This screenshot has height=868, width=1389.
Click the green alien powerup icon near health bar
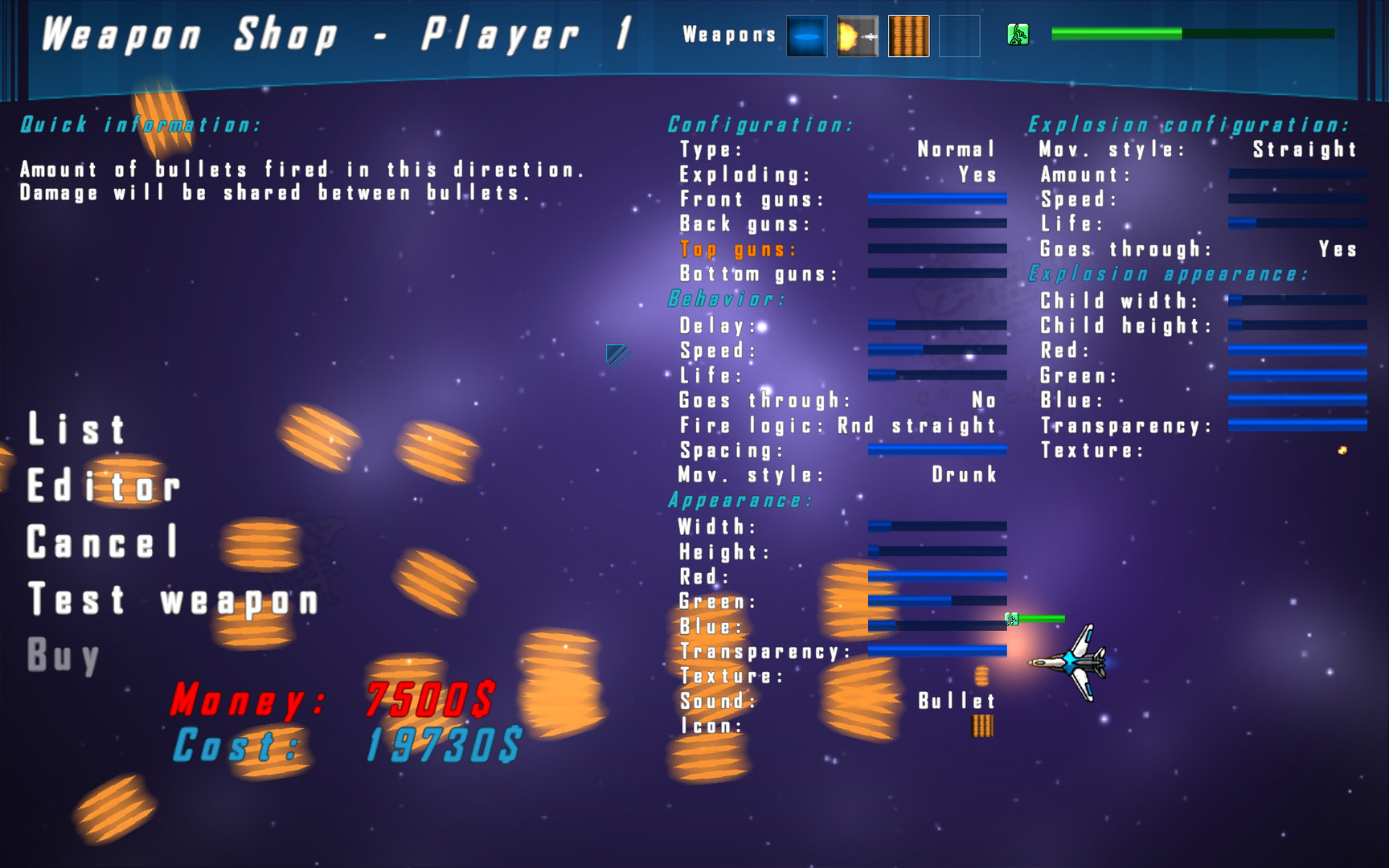pyautogui.click(x=1018, y=35)
